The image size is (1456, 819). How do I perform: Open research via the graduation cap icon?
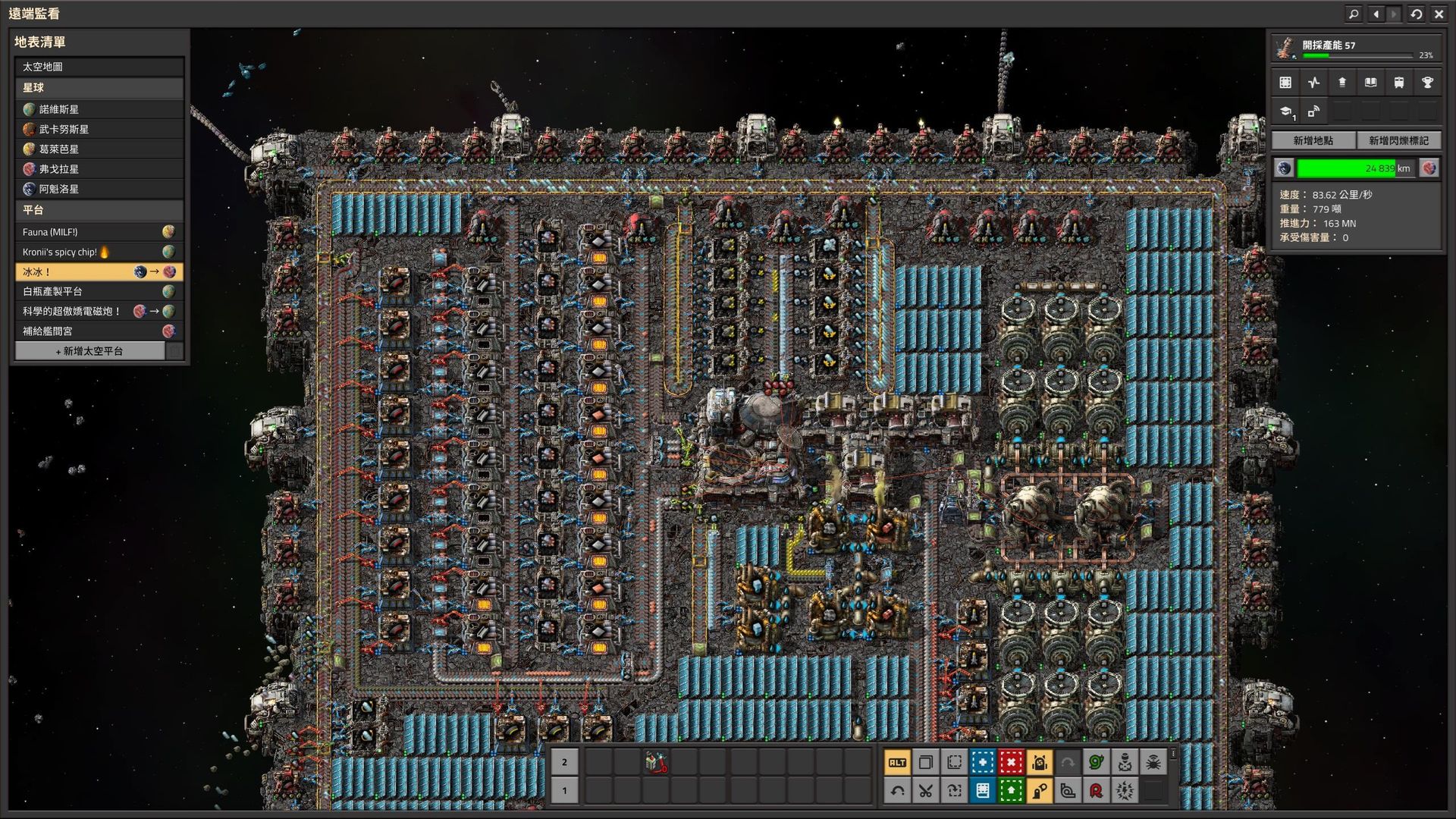click(1287, 111)
